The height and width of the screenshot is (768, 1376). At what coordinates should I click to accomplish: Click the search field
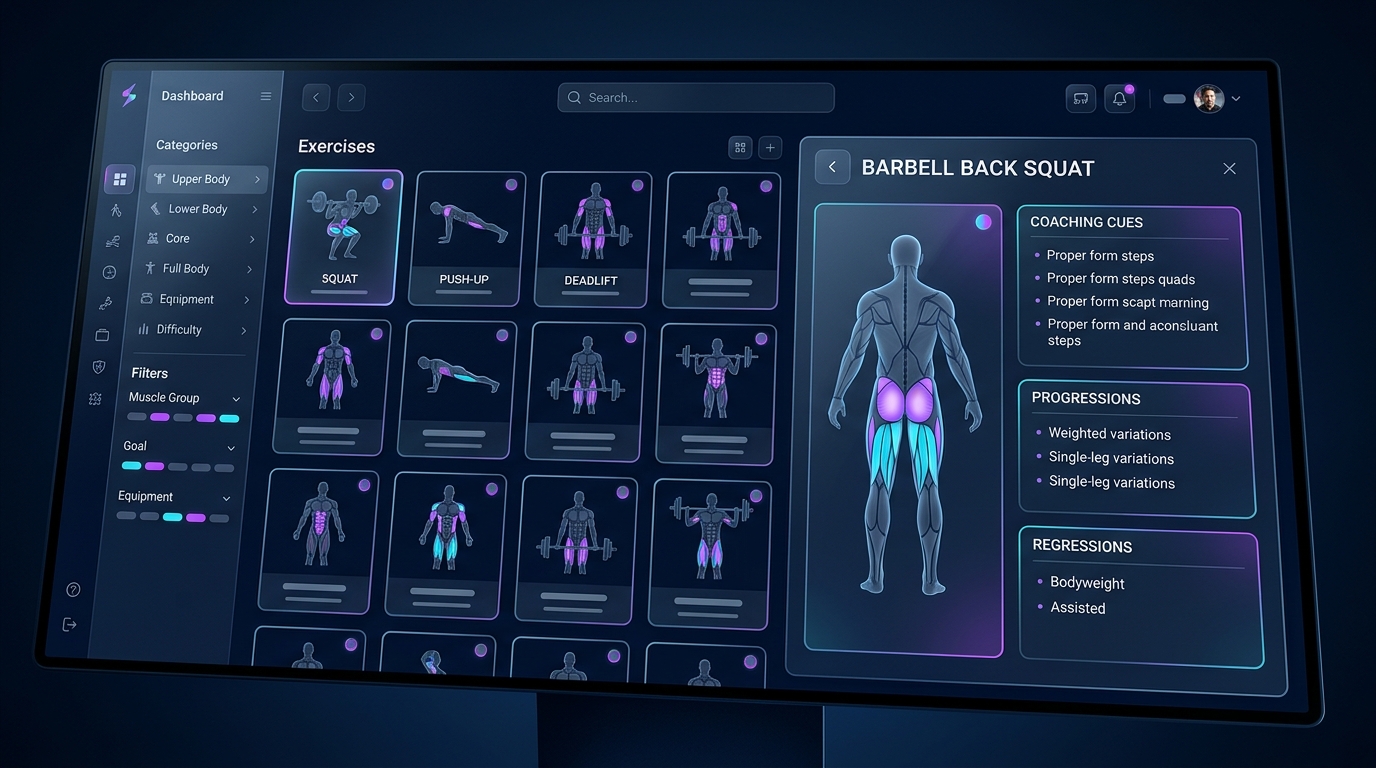696,98
